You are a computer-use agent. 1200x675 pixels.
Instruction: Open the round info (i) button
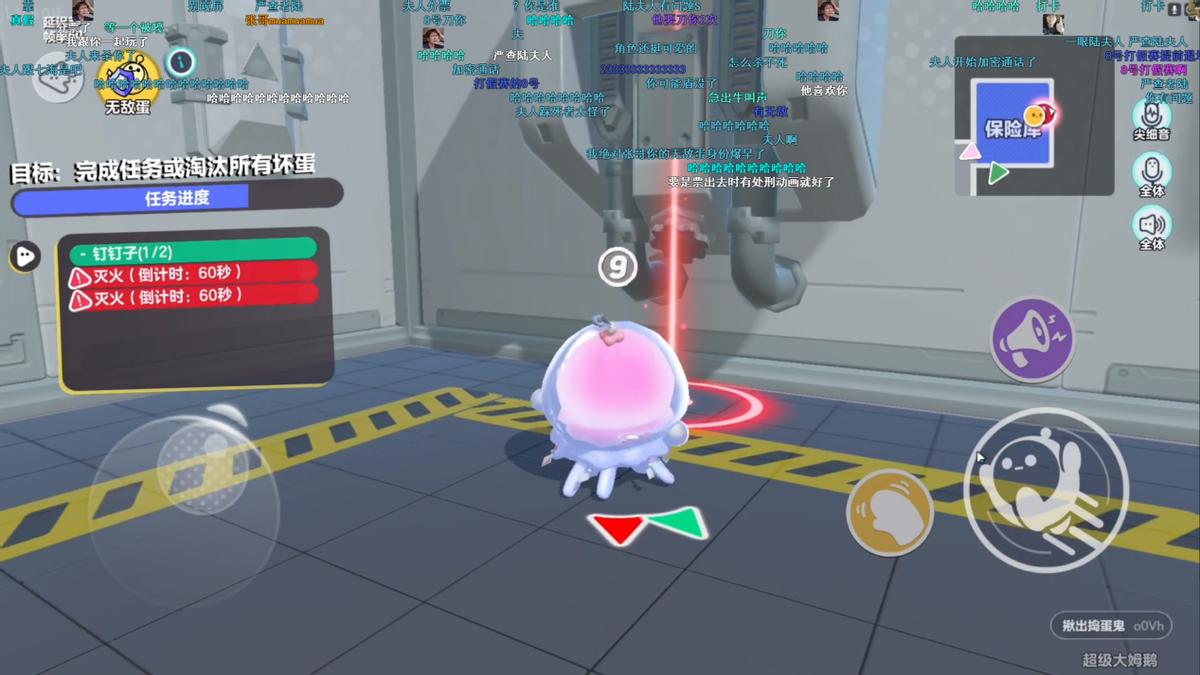pyautogui.click(x=180, y=62)
